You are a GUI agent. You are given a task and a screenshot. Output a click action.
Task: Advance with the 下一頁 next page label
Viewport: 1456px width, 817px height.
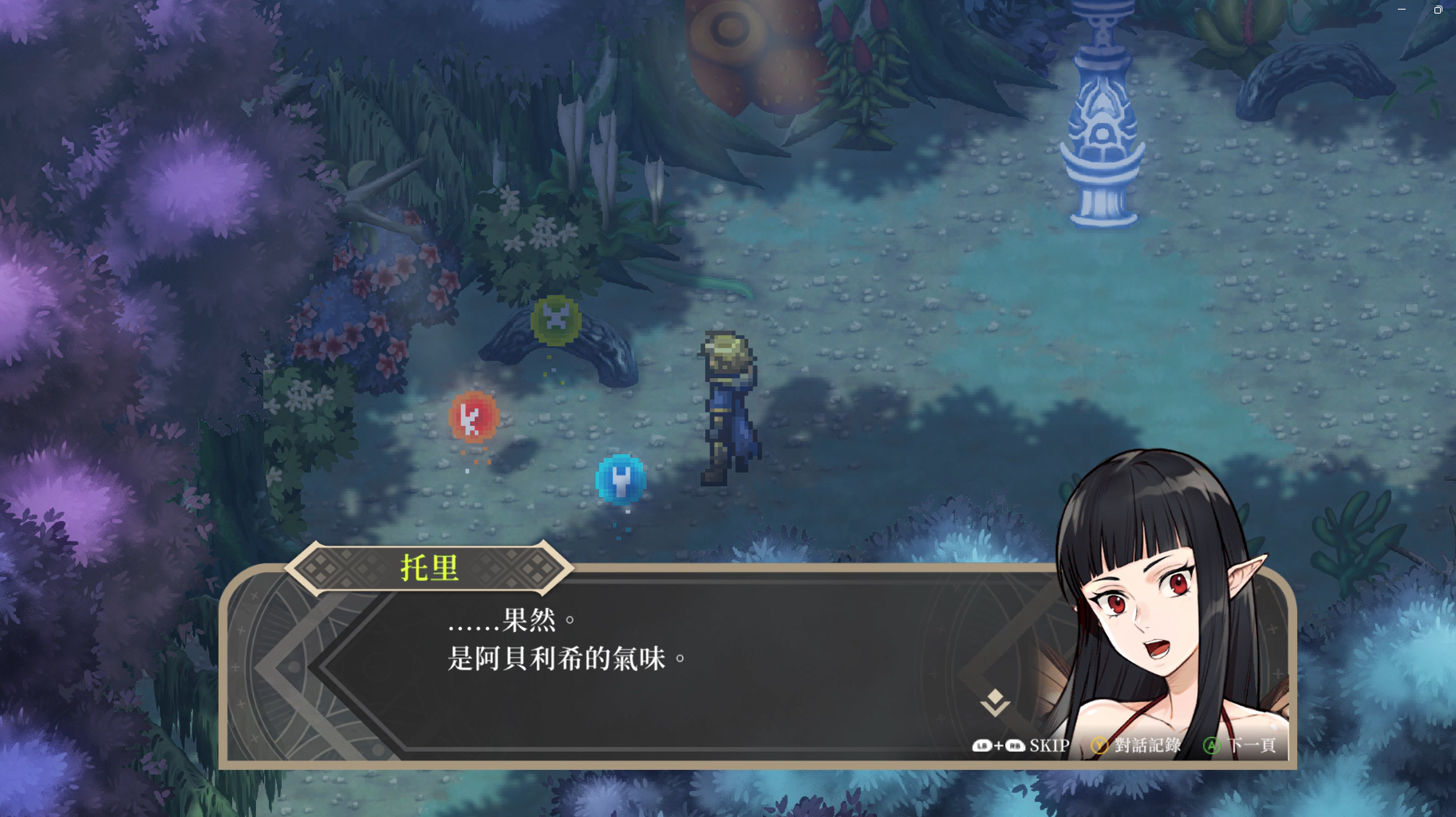1251,745
